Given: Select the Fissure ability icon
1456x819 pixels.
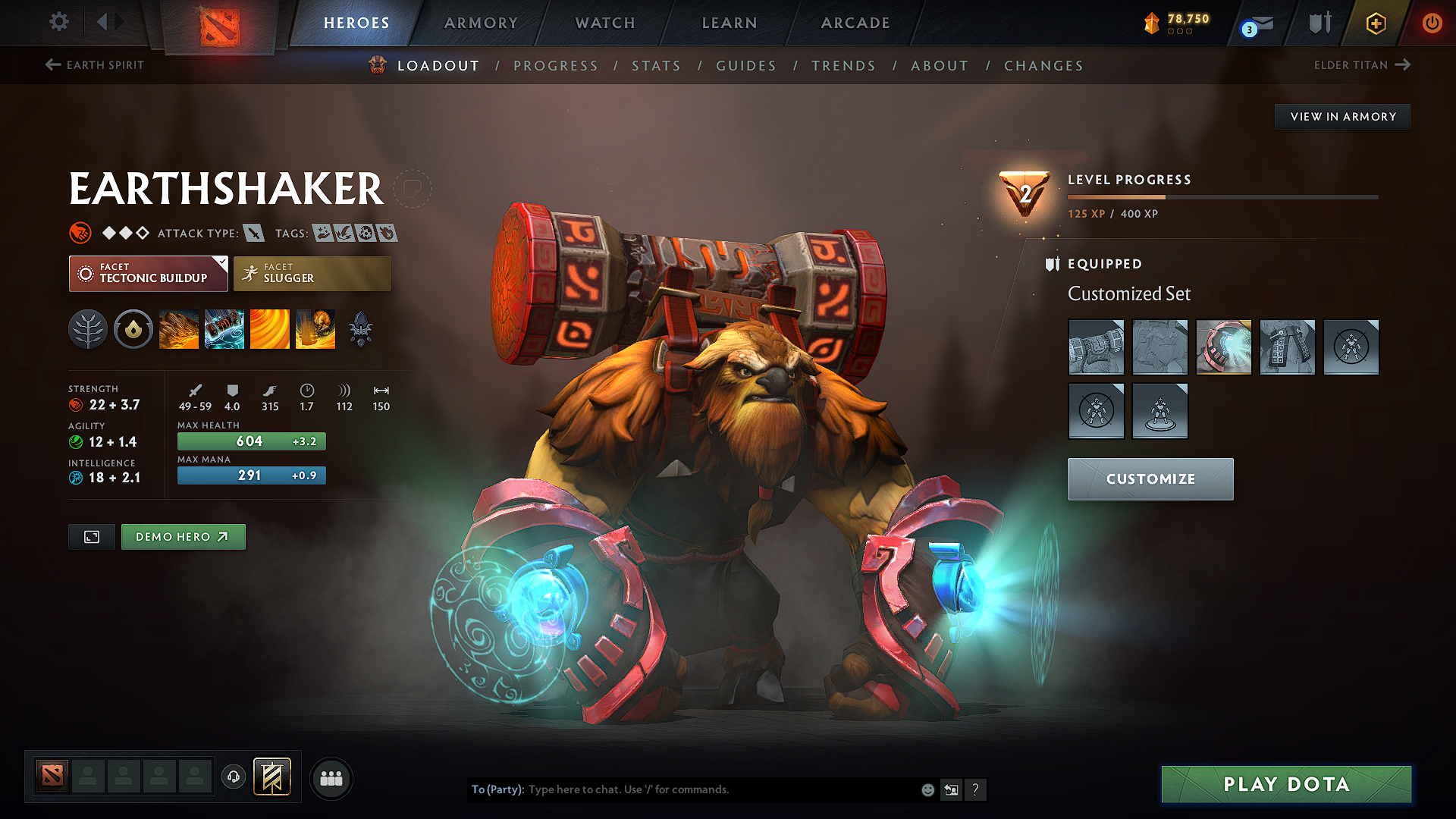Looking at the screenshot, I should coord(178,329).
